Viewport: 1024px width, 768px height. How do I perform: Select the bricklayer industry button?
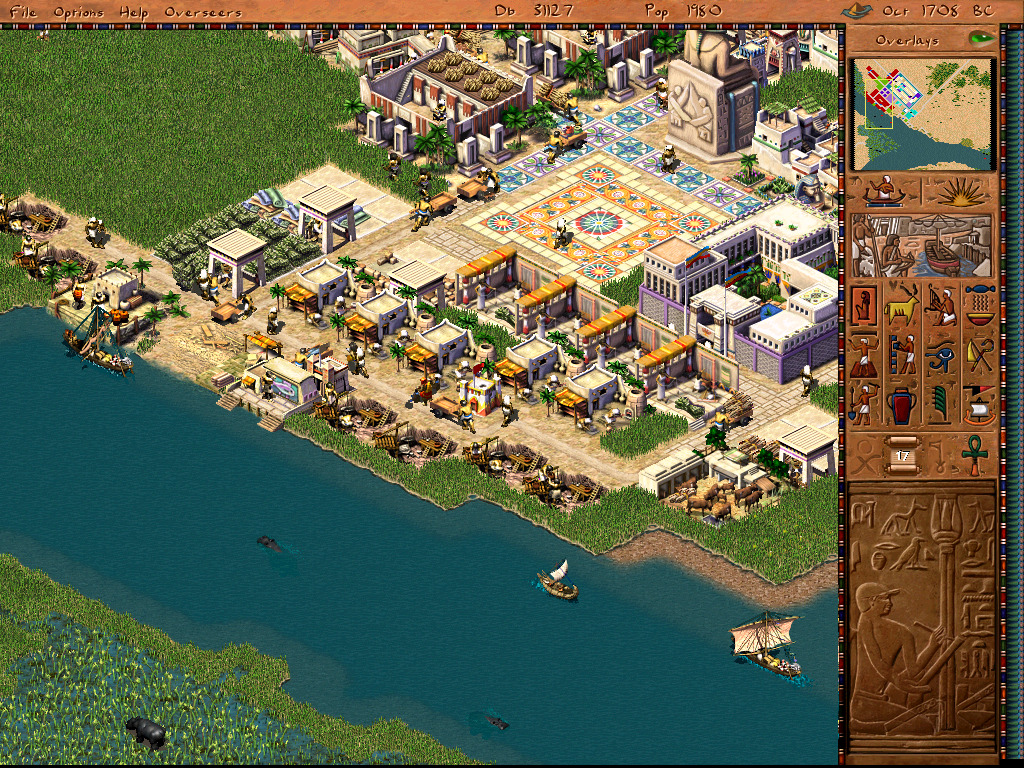pos(902,354)
